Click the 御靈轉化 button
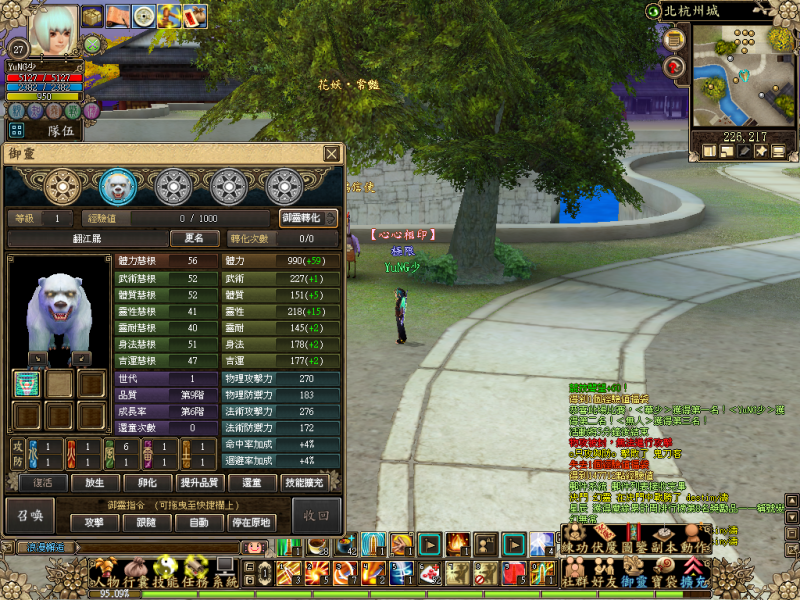Screen dimensions: 800x600 point(308,218)
